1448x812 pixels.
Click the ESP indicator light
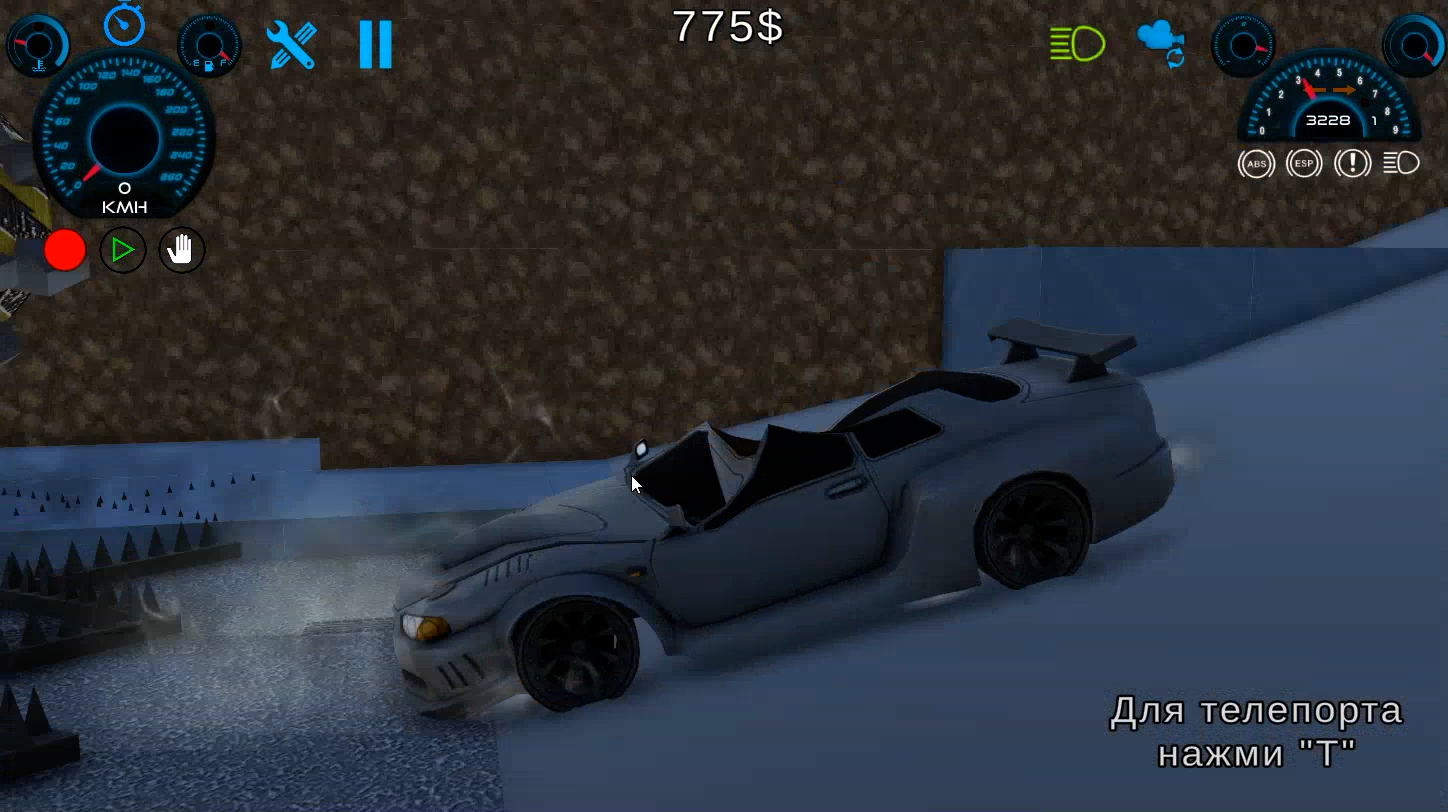tap(1304, 163)
